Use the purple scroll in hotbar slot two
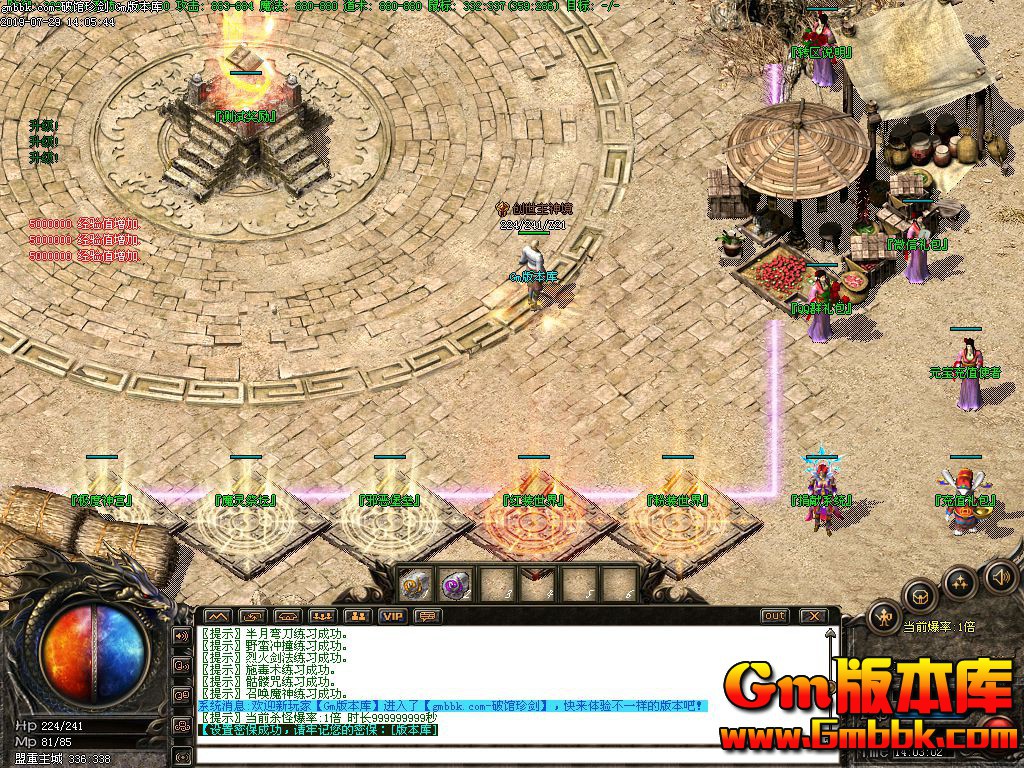This screenshot has height=768, width=1024. 456,583
